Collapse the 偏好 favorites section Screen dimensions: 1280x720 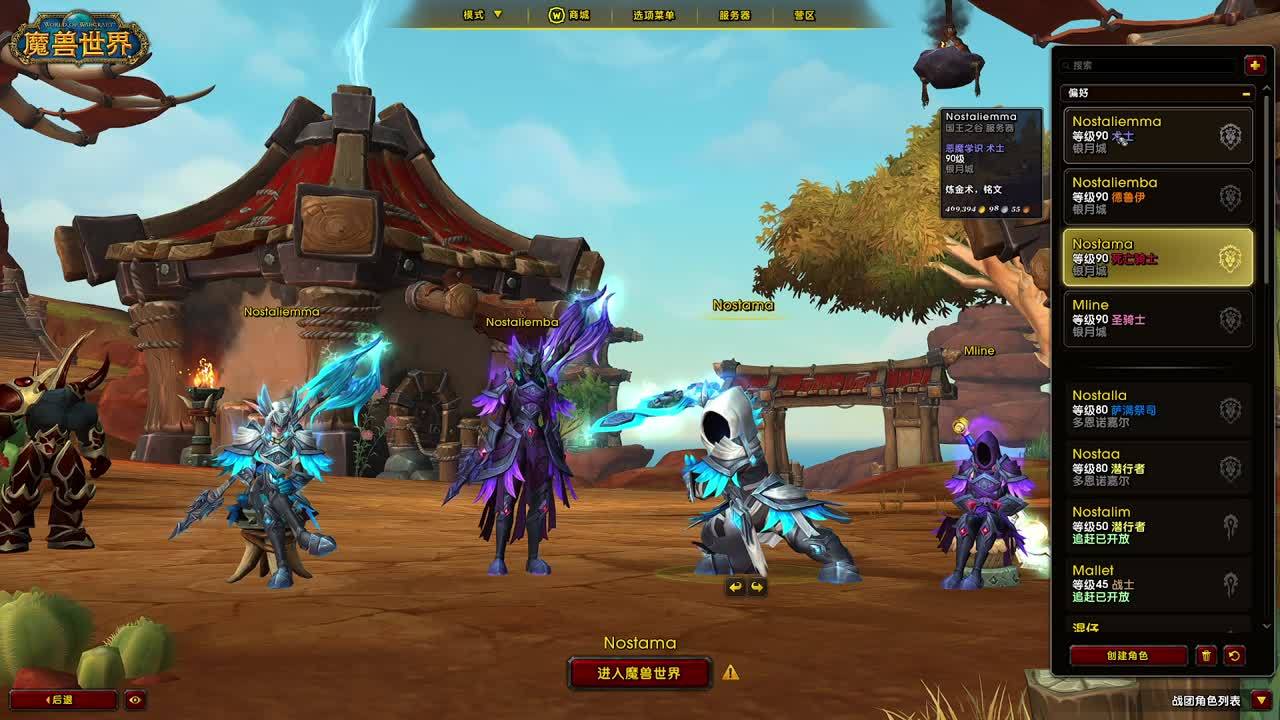[x=1246, y=93]
